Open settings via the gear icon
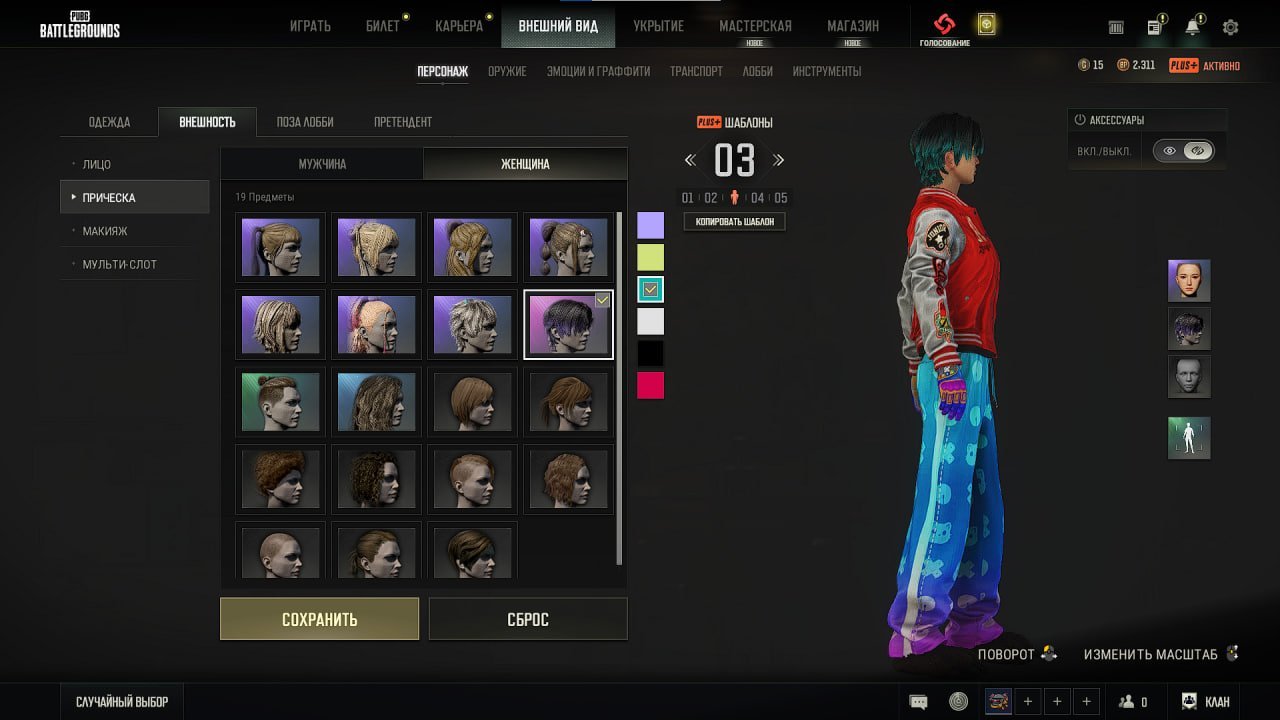The height and width of the screenshot is (720, 1280). coord(1231,27)
